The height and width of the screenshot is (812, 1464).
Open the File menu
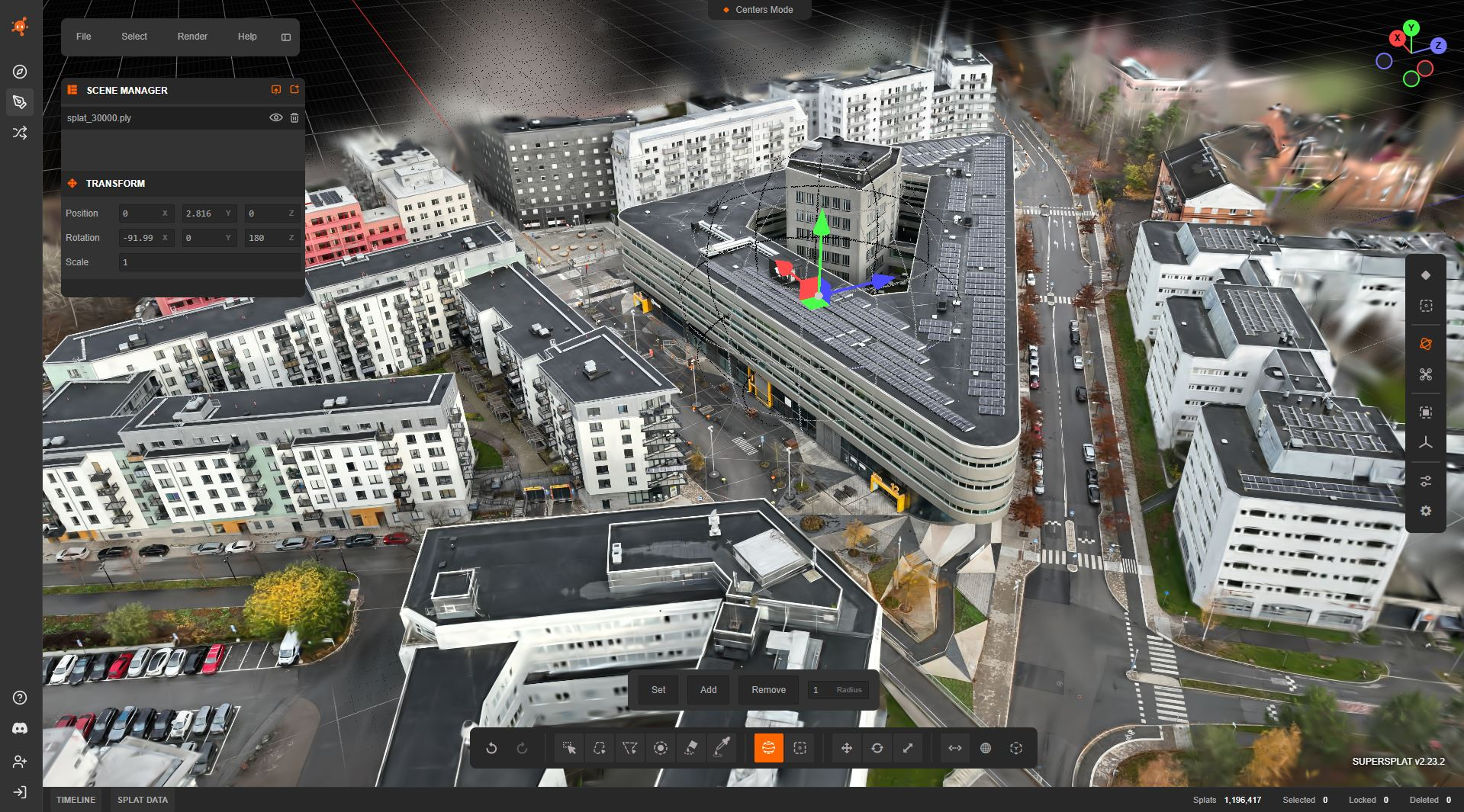click(84, 37)
